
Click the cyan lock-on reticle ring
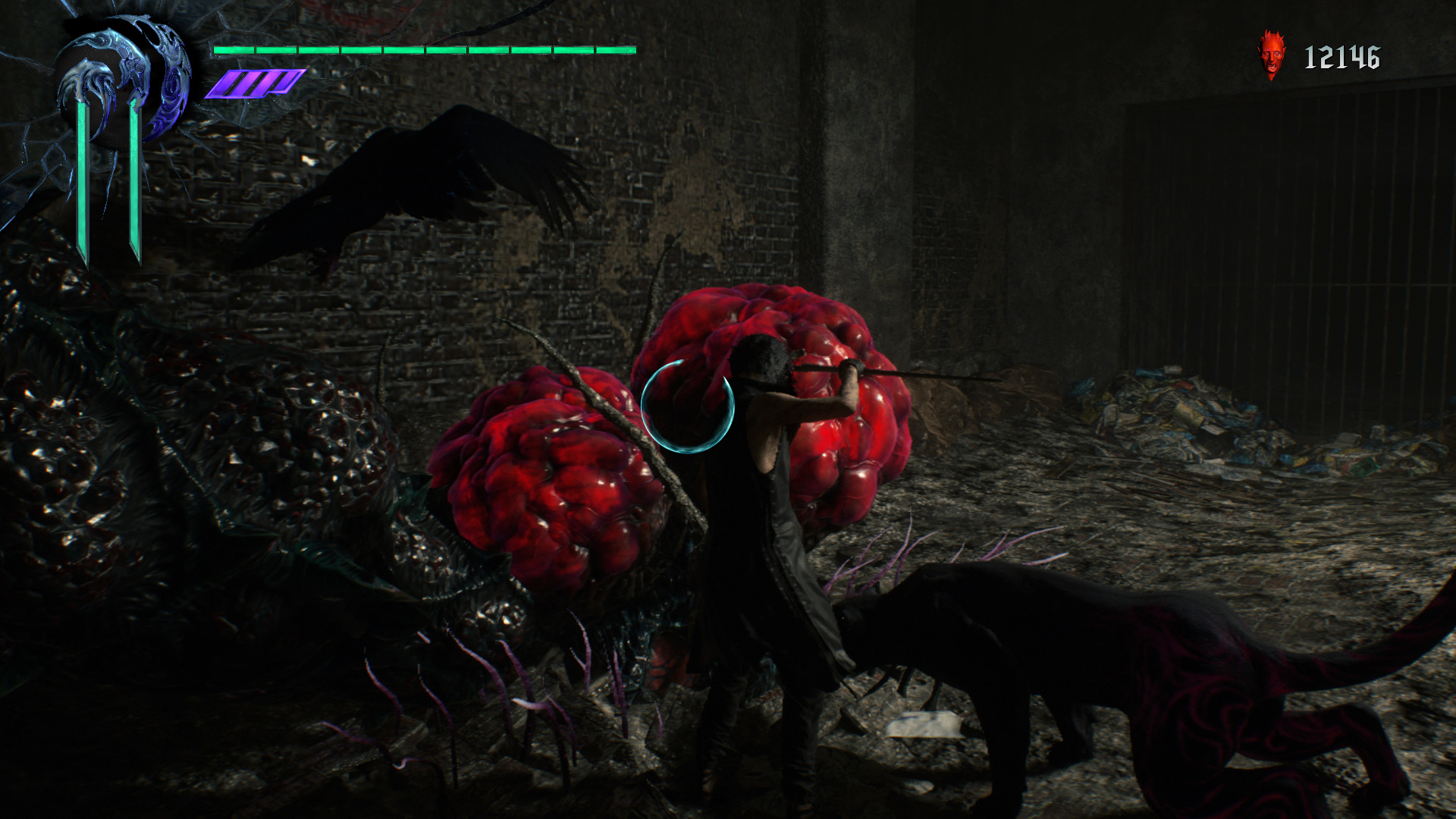click(688, 406)
